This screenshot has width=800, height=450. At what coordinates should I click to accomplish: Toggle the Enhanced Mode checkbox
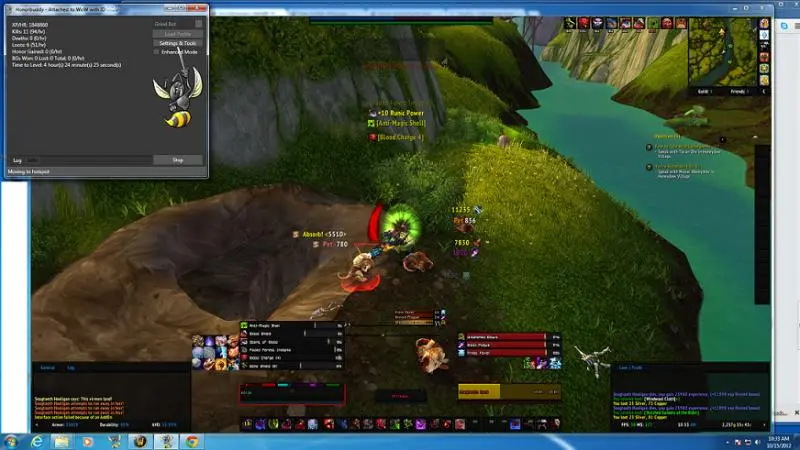pos(157,52)
